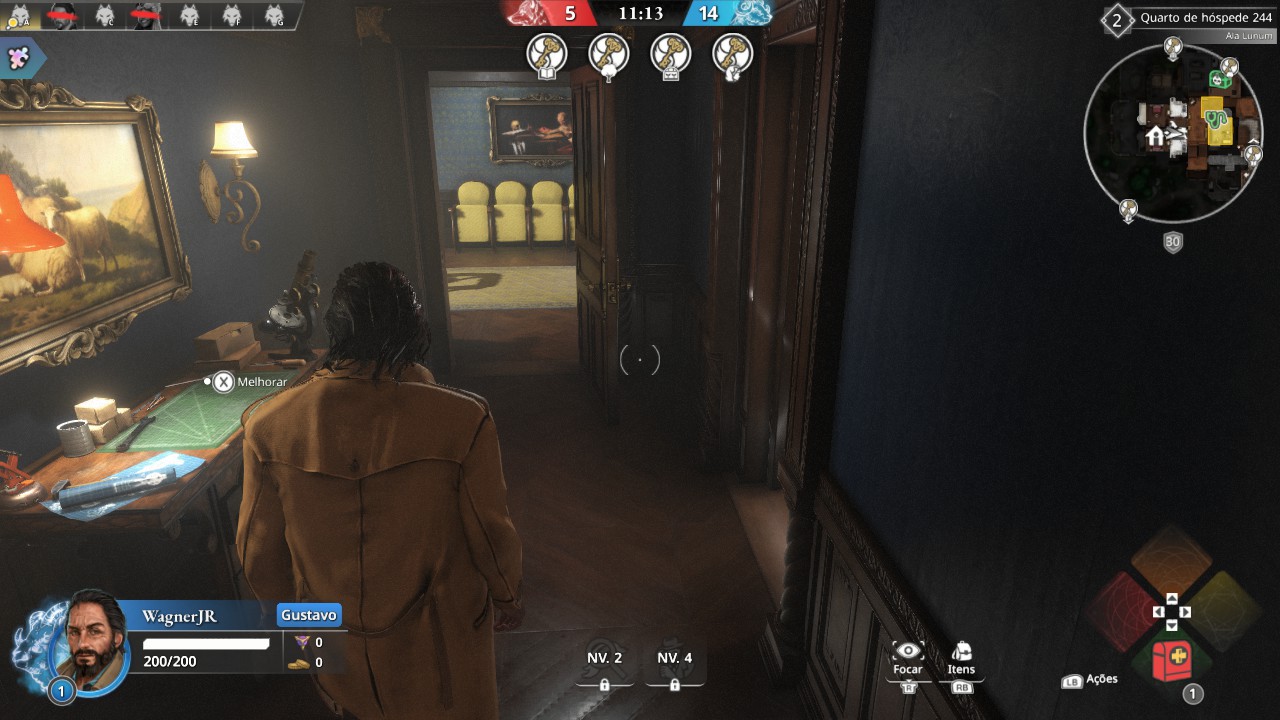Open the circular minimap

point(1171,132)
